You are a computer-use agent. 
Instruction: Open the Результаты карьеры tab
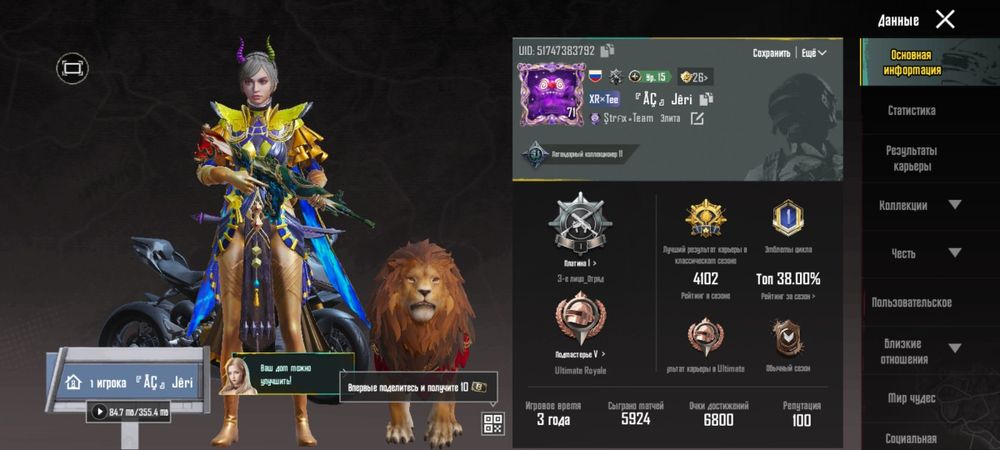911,158
